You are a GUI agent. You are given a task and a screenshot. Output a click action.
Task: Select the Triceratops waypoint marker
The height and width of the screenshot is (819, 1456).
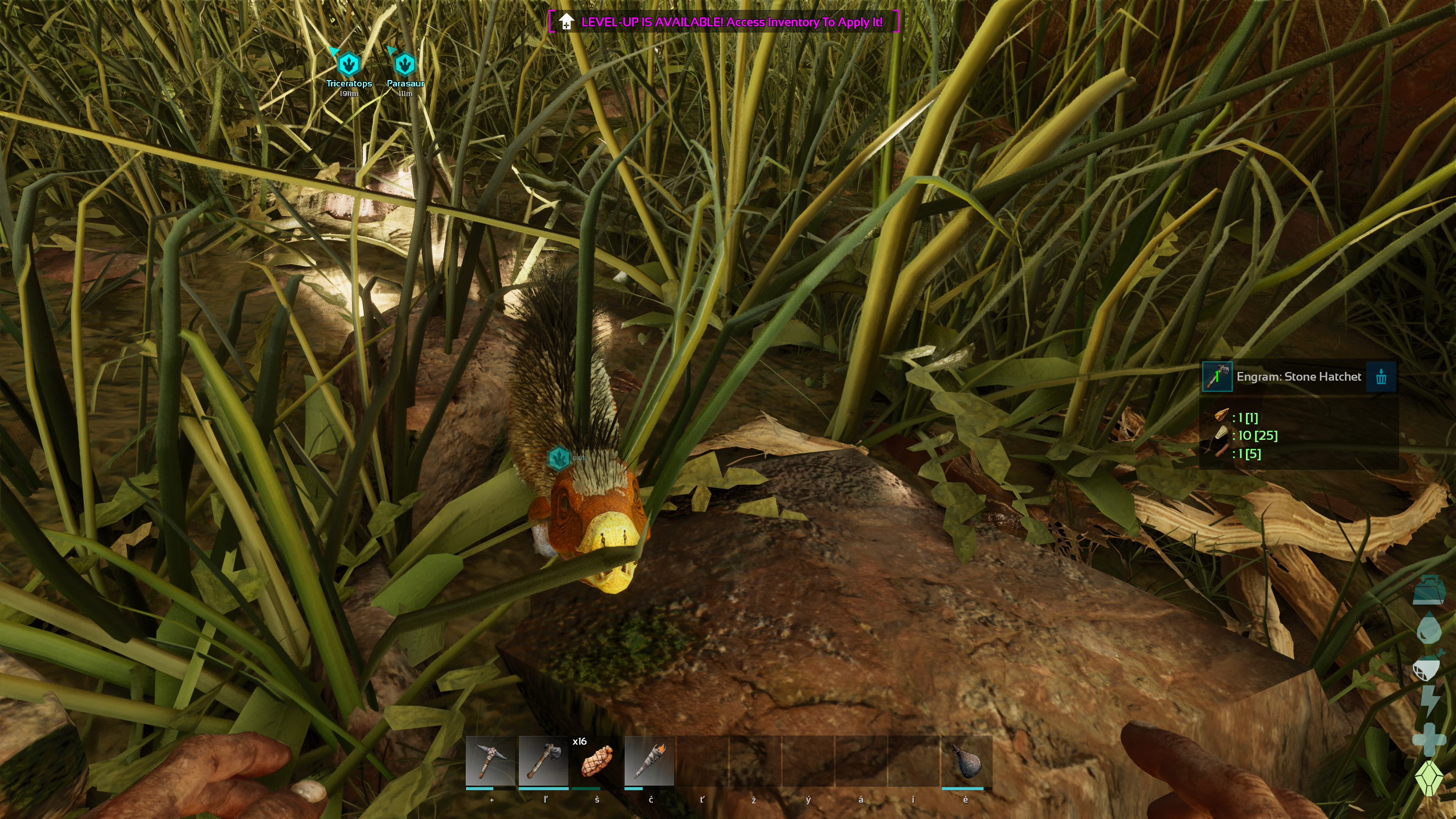point(349,64)
